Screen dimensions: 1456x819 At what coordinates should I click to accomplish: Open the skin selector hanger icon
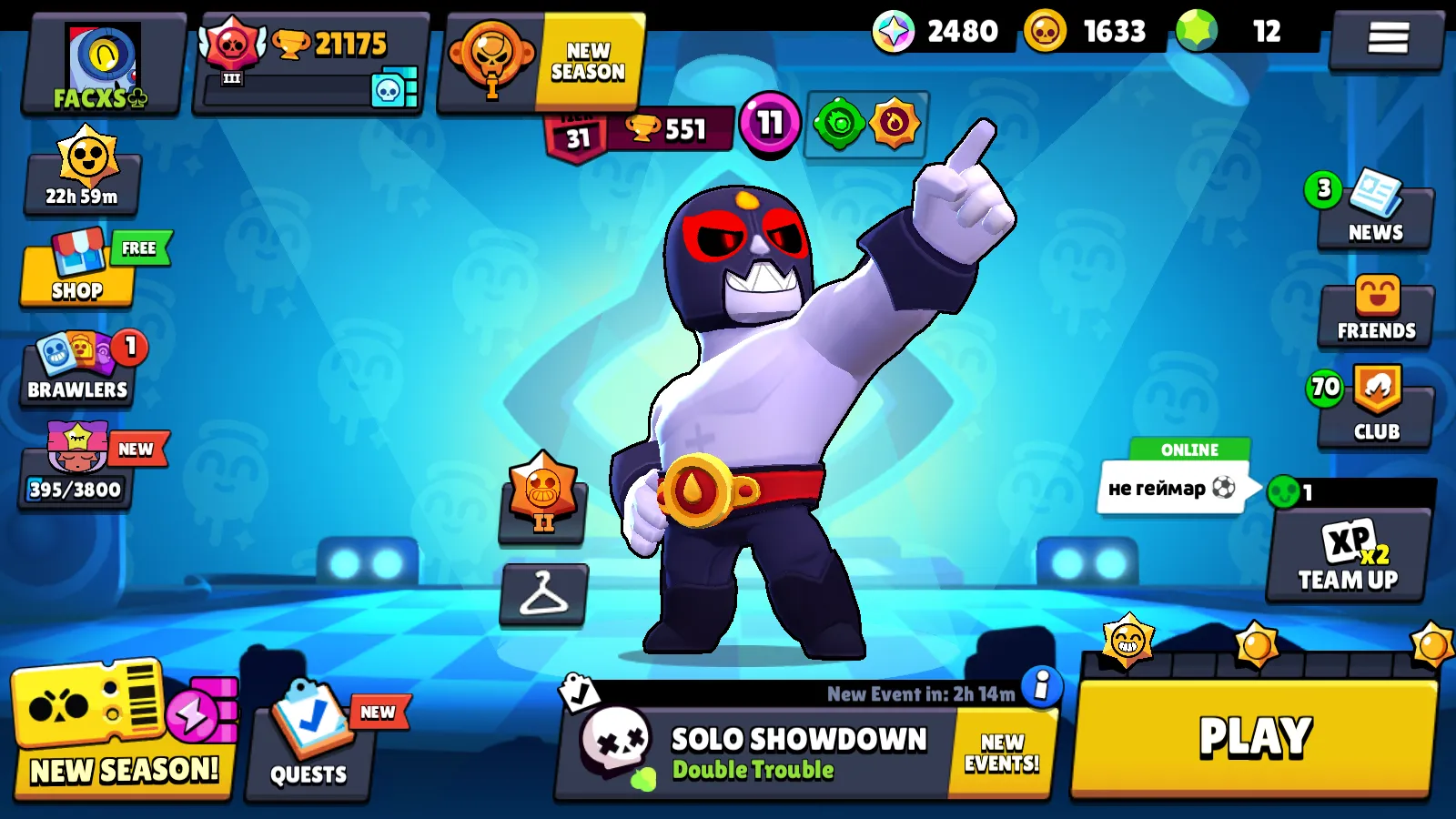point(542,596)
